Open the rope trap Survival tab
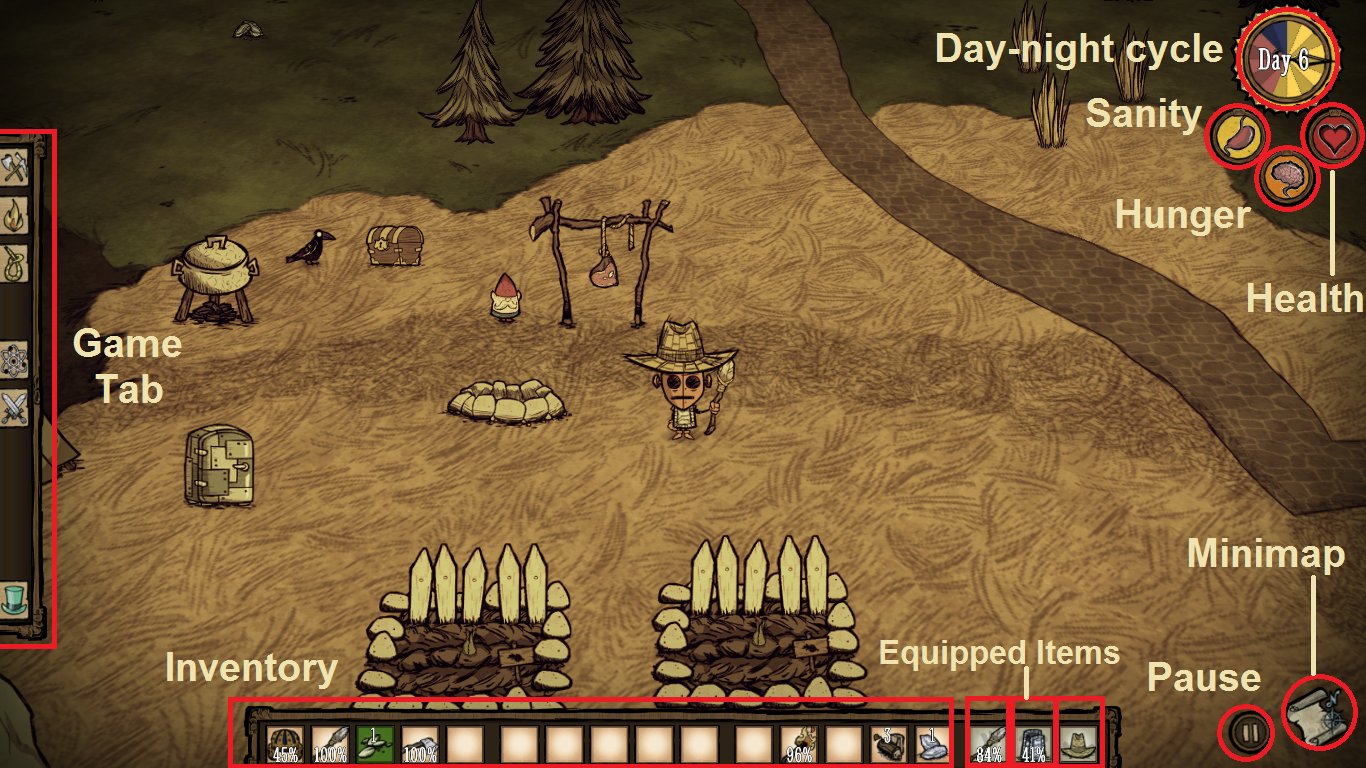 pos(13,262)
